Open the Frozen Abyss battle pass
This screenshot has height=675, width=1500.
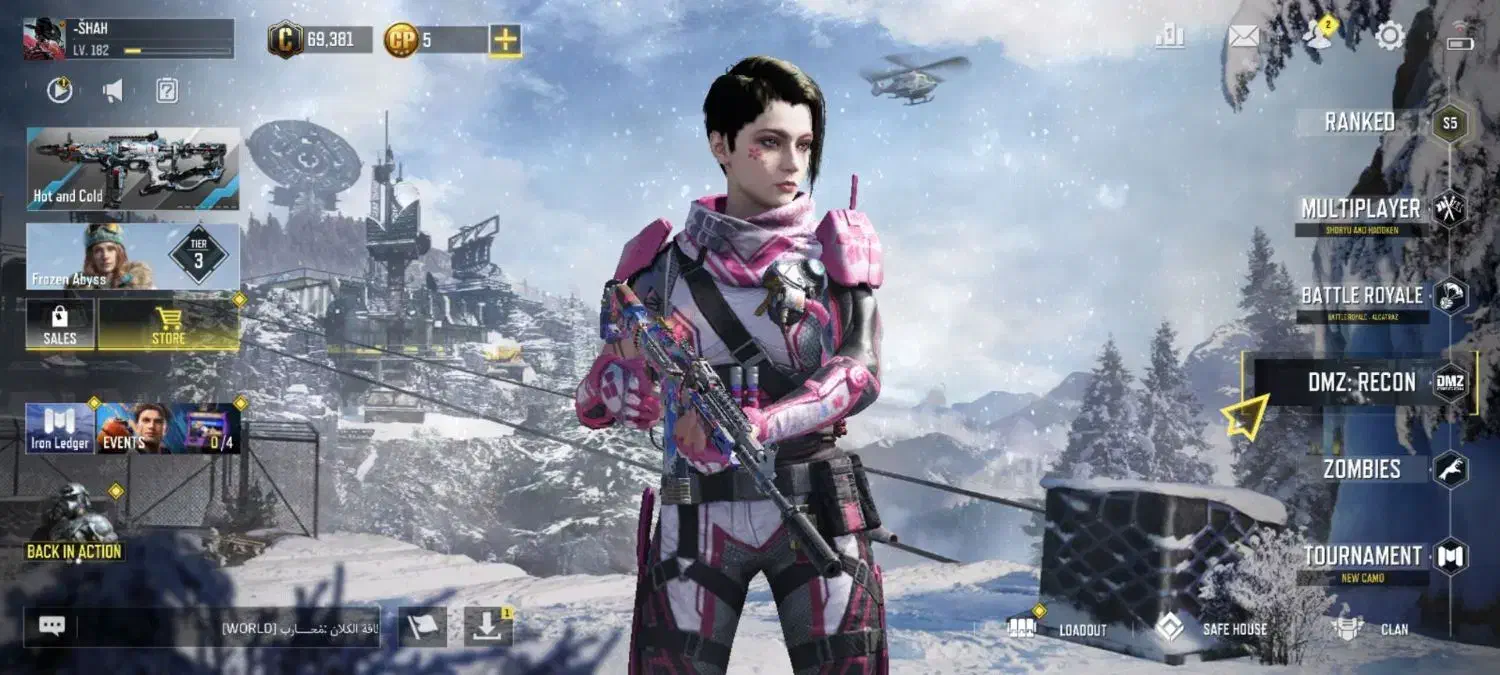[x=133, y=256]
